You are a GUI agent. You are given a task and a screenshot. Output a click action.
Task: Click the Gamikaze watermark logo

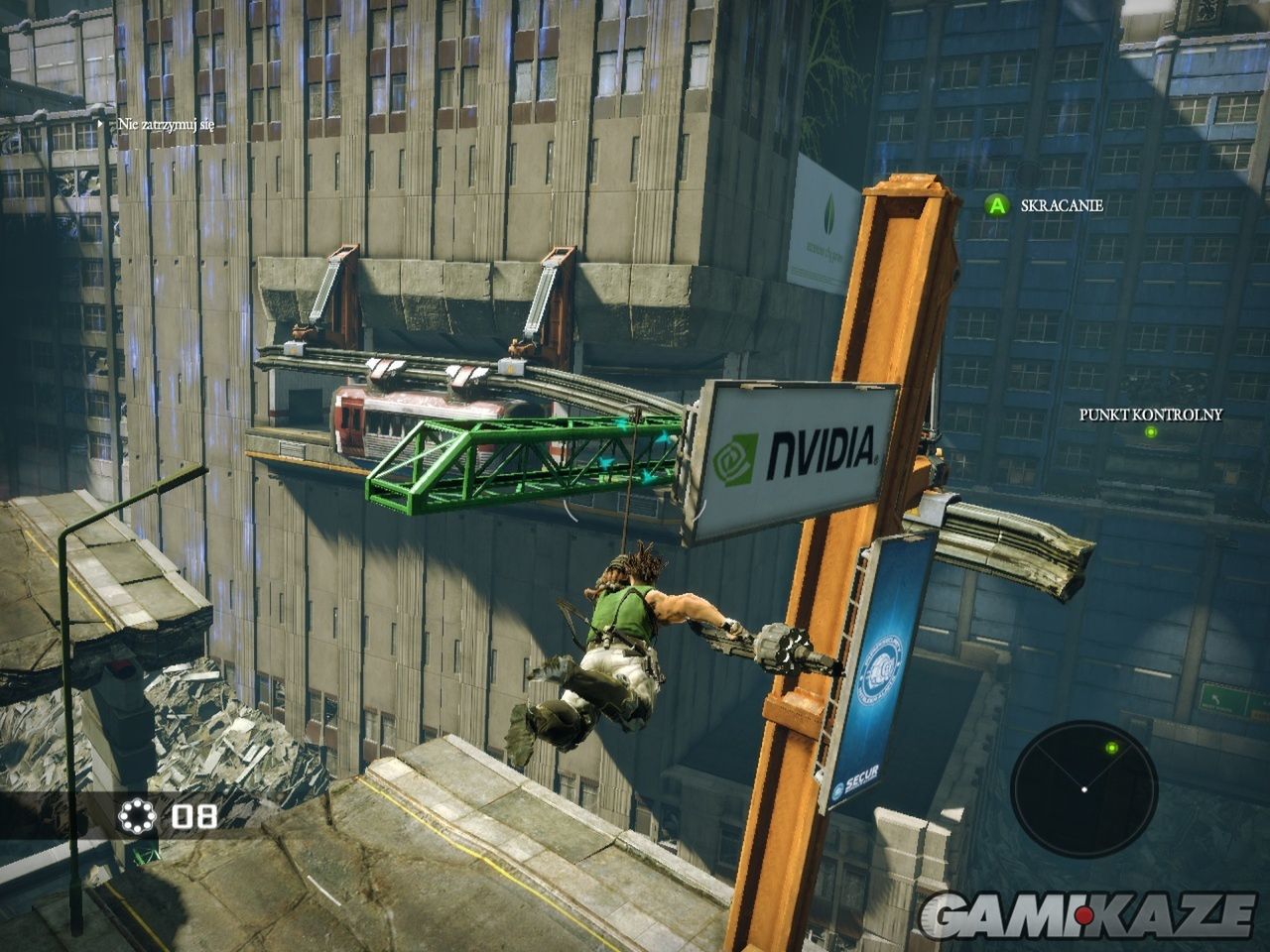coord(1085,913)
